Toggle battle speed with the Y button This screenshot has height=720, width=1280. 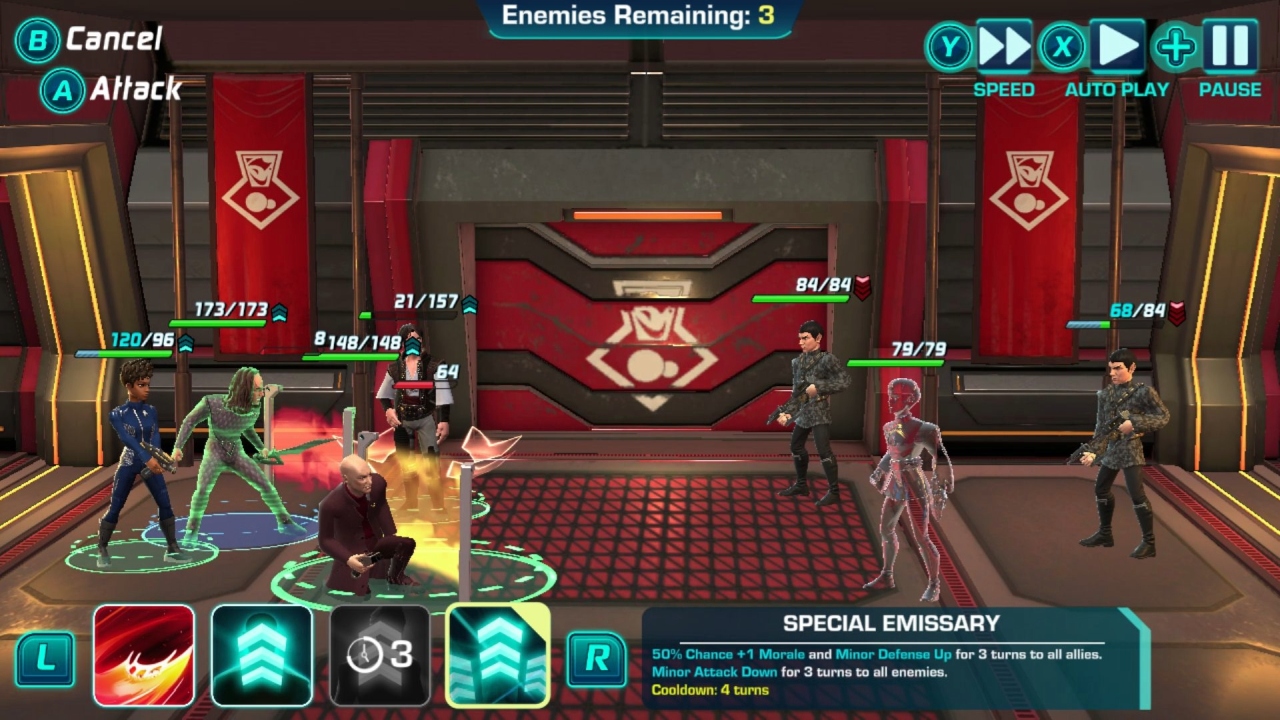952,45
